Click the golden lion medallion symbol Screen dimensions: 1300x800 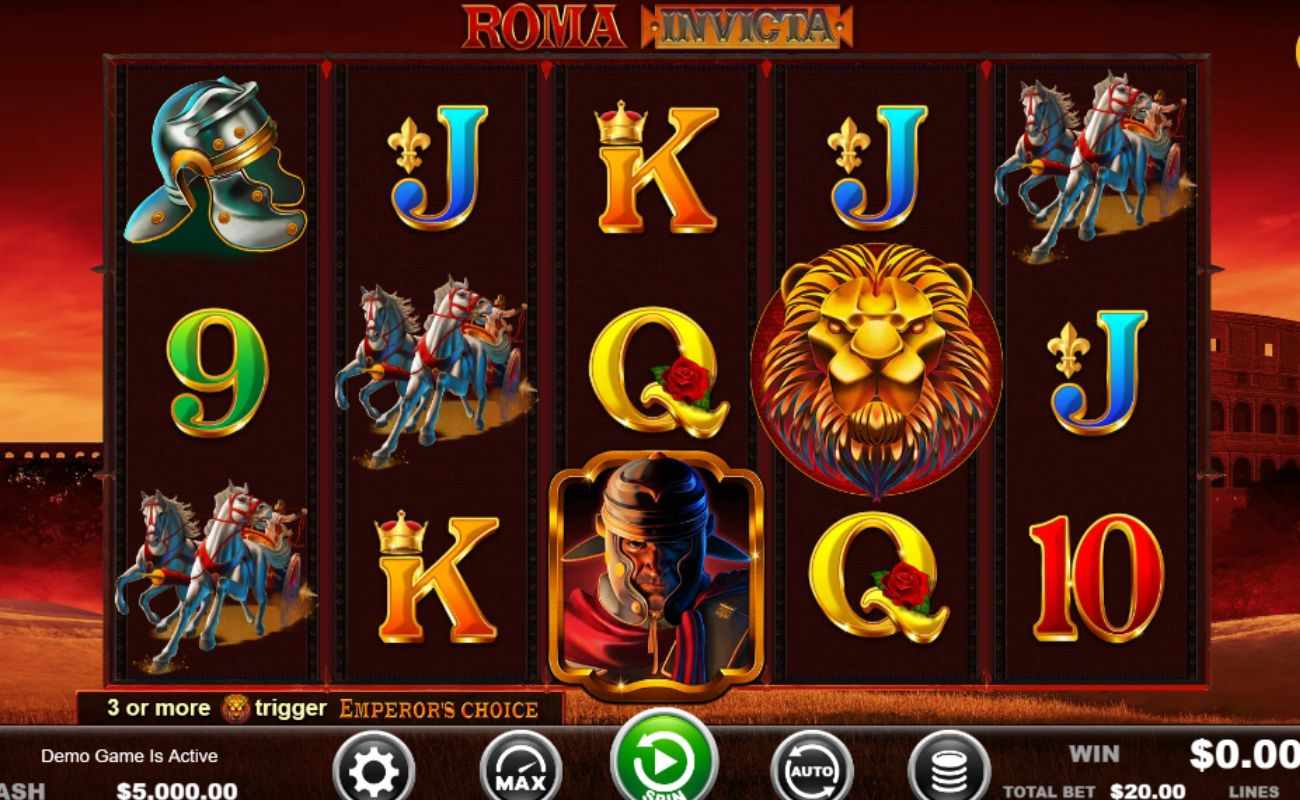(877, 367)
